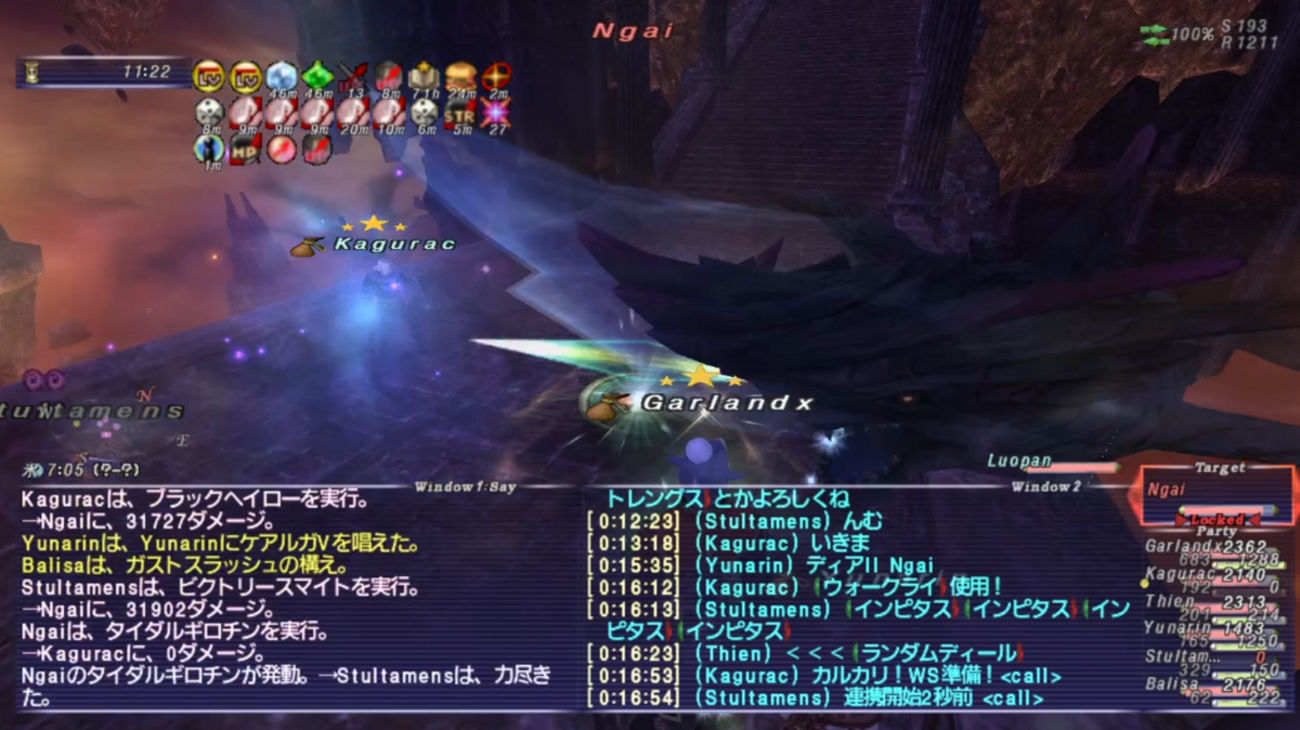Select the STR boost buff icon
The width and height of the screenshot is (1300, 730).
point(461,113)
